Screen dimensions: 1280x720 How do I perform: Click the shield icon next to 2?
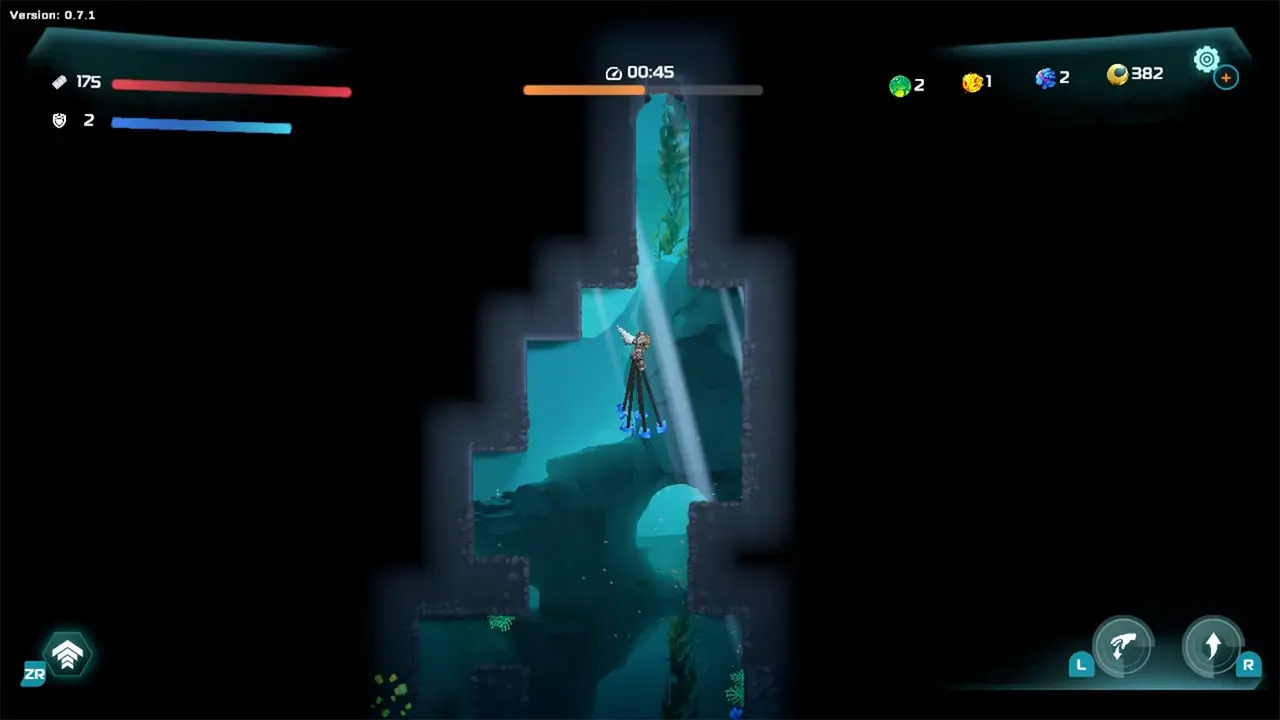pos(59,120)
